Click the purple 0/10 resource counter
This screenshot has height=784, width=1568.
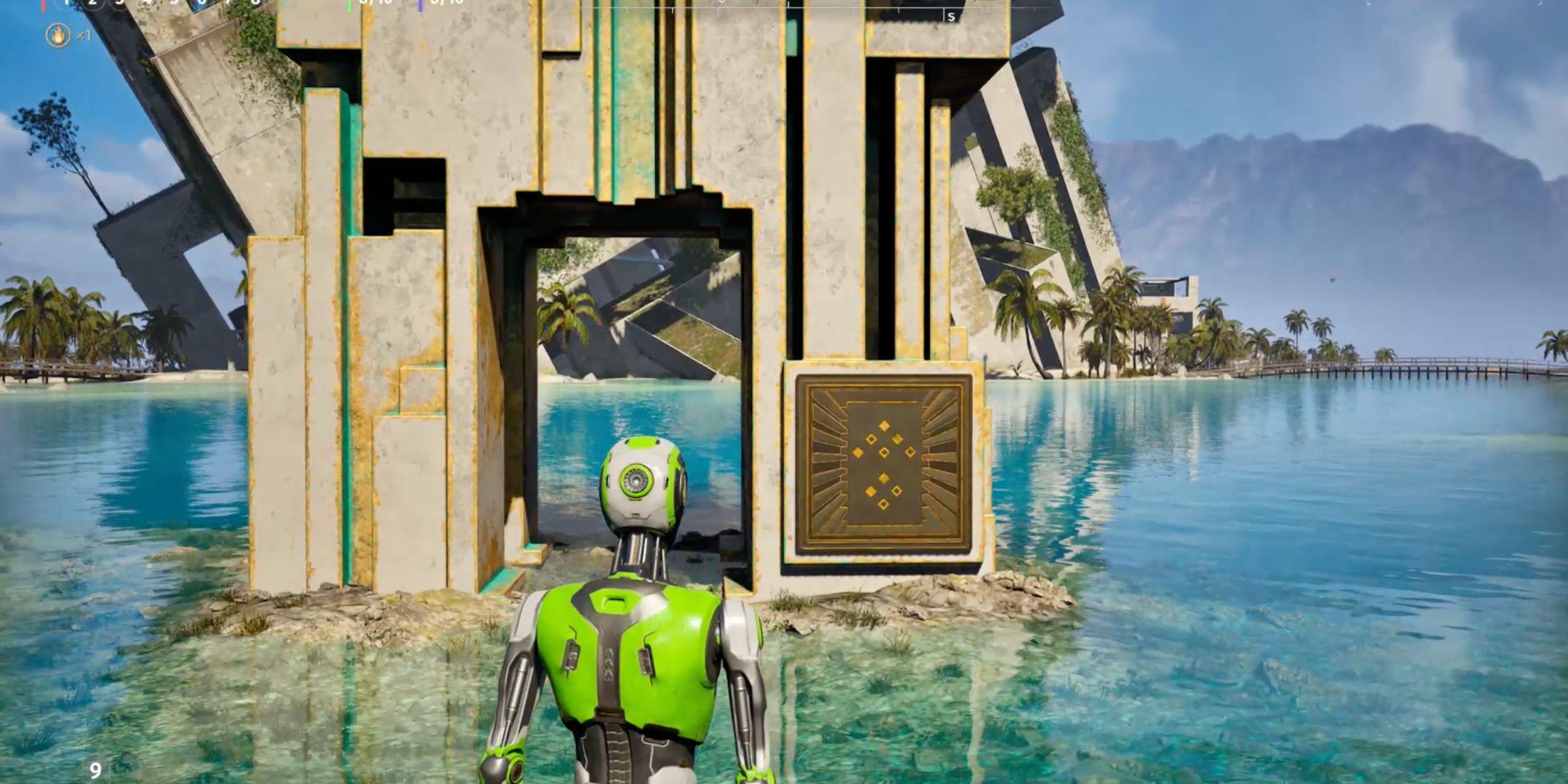pos(440,4)
